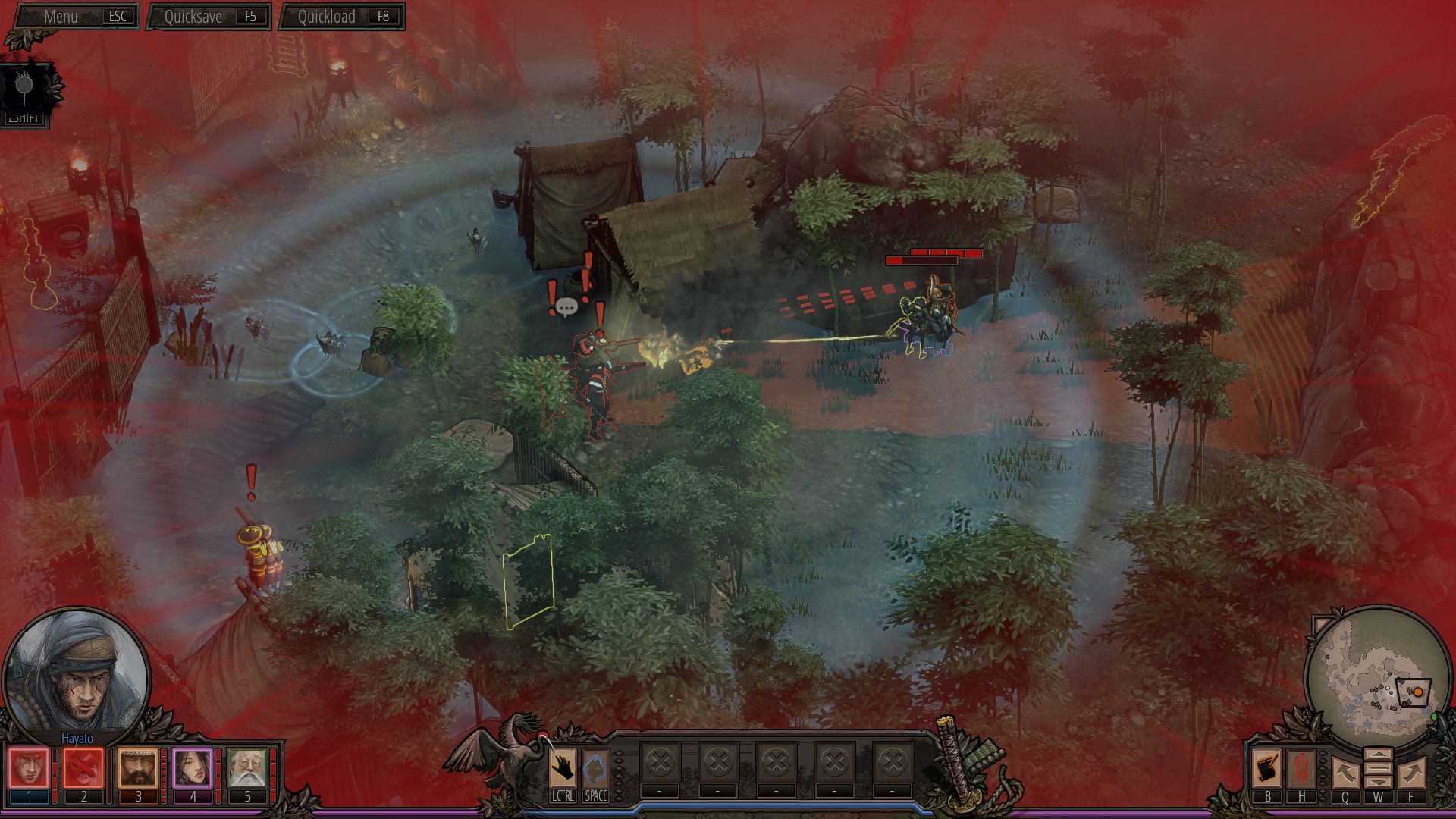Select the crossed-out character portrait numbered 2
The width and height of the screenshot is (1456, 819).
pyautogui.click(x=83, y=769)
